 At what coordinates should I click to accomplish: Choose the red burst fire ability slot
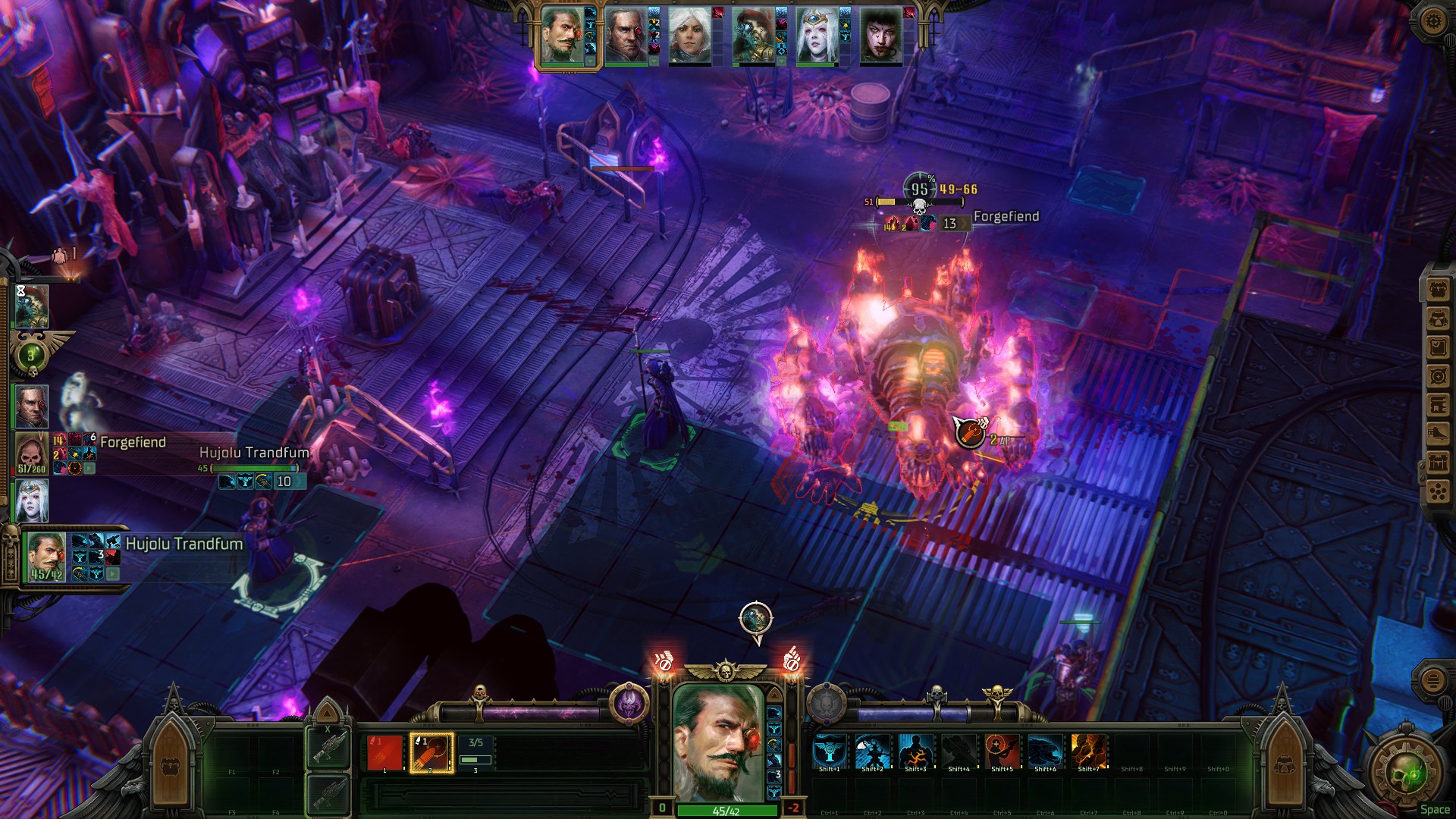pos(385,752)
